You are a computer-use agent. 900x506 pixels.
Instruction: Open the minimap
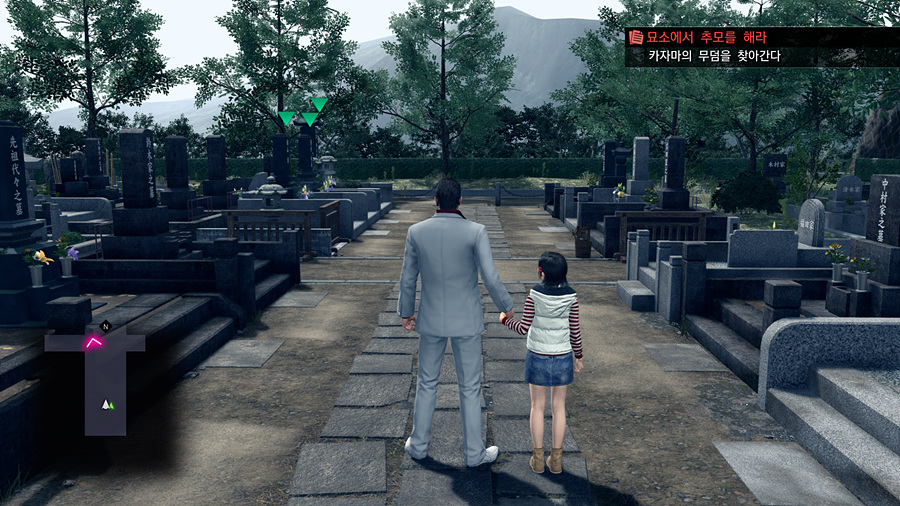pyautogui.click(x=98, y=380)
